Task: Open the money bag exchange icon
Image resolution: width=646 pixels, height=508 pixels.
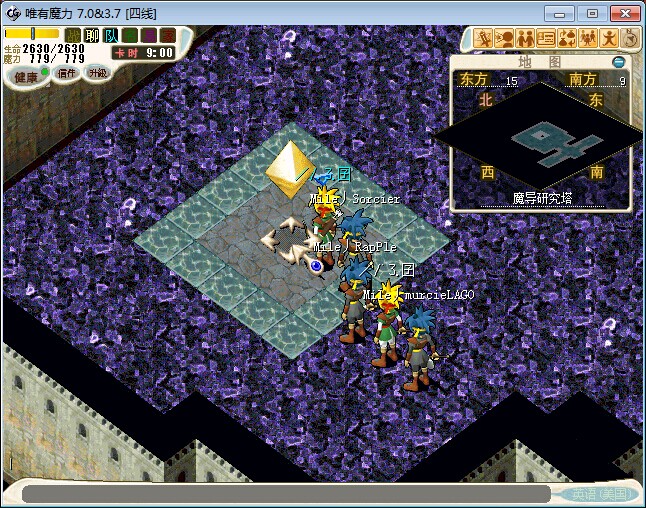Action: [x=567, y=39]
